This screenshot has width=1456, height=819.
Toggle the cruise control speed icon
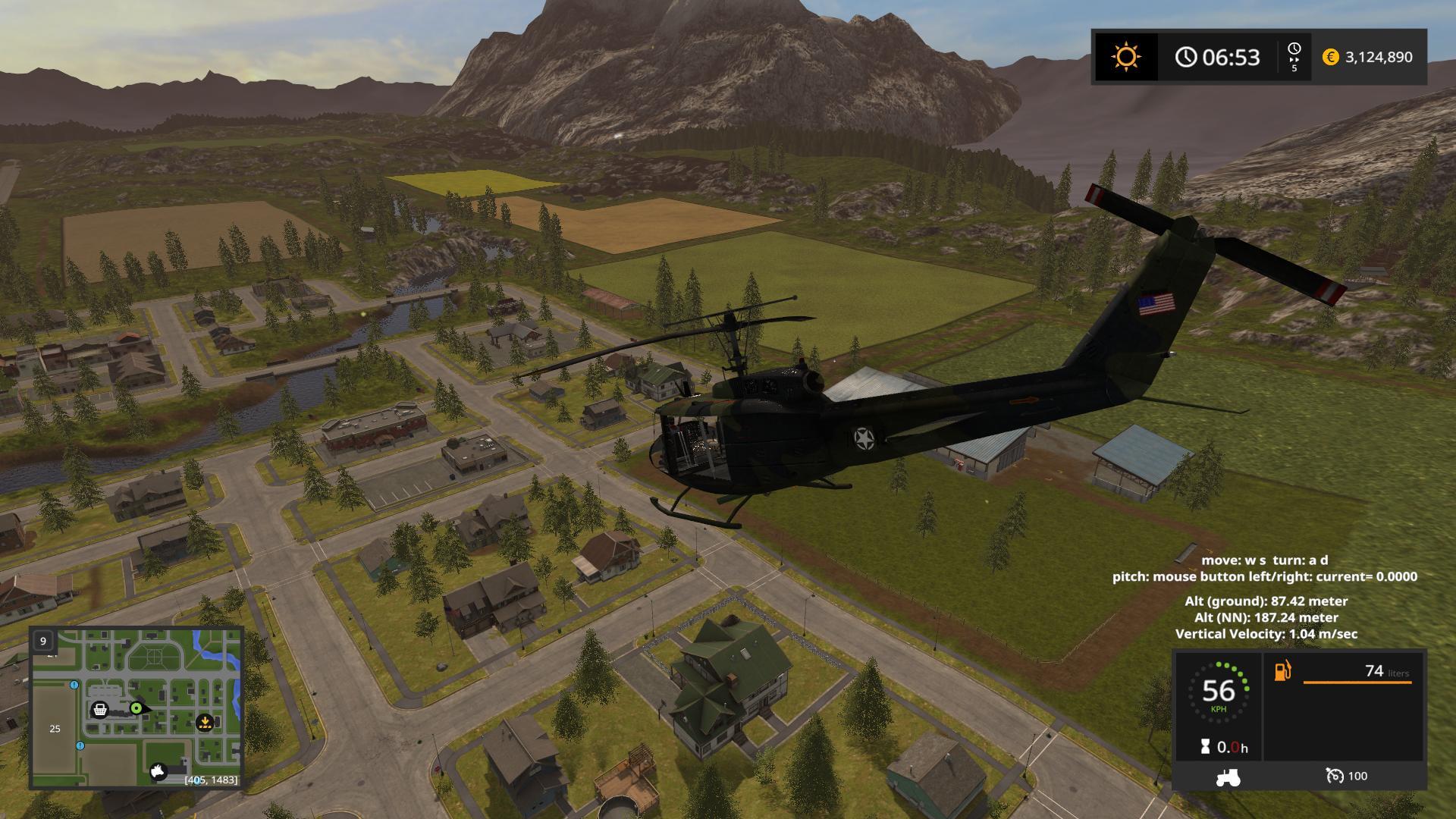pyautogui.click(x=1335, y=776)
